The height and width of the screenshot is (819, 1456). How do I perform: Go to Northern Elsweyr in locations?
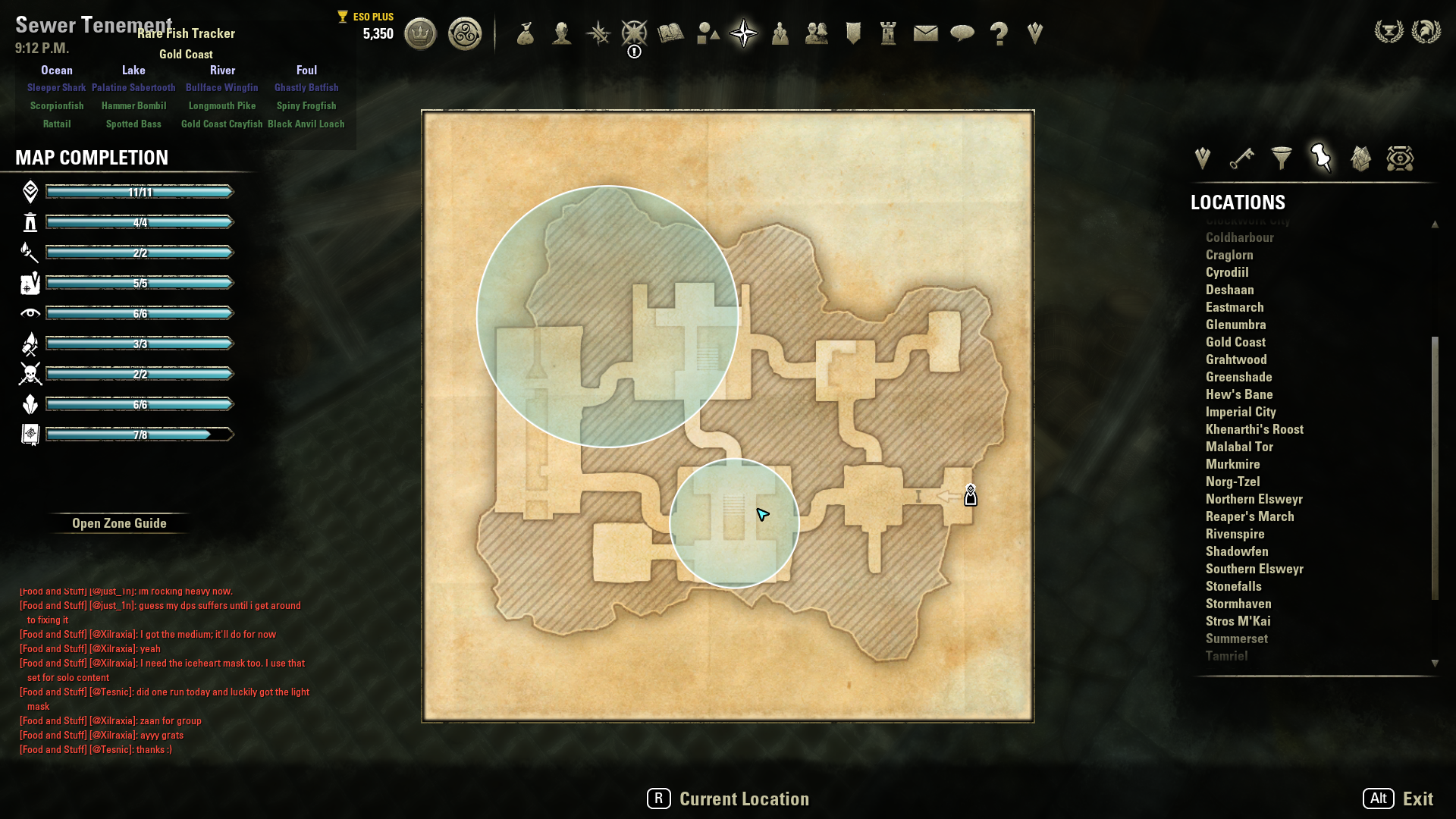pos(1254,499)
